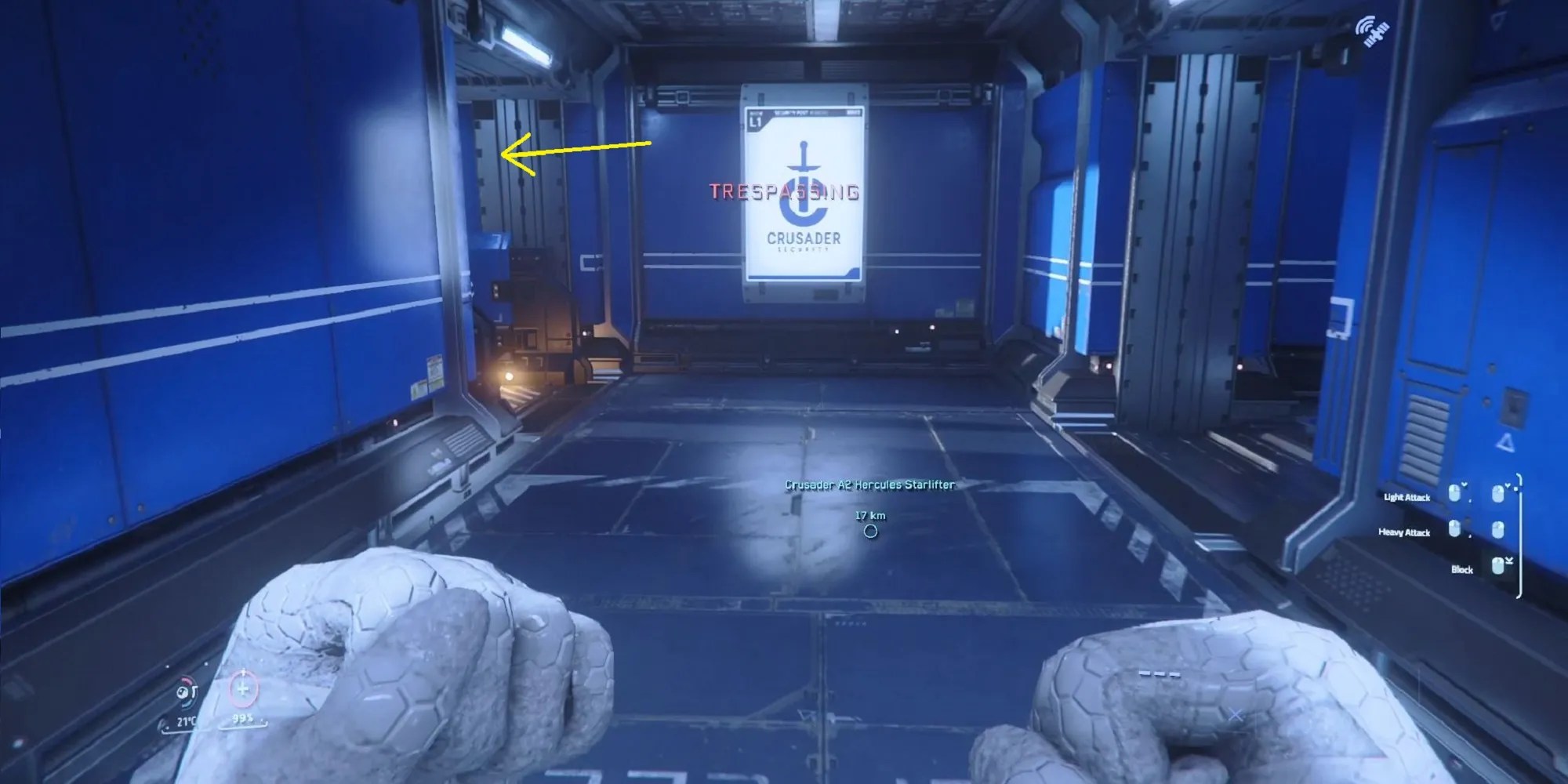The width and height of the screenshot is (1568, 784).
Task: Toggle the secondary Light Attack mouse indicator
Action: click(x=1498, y=494)
